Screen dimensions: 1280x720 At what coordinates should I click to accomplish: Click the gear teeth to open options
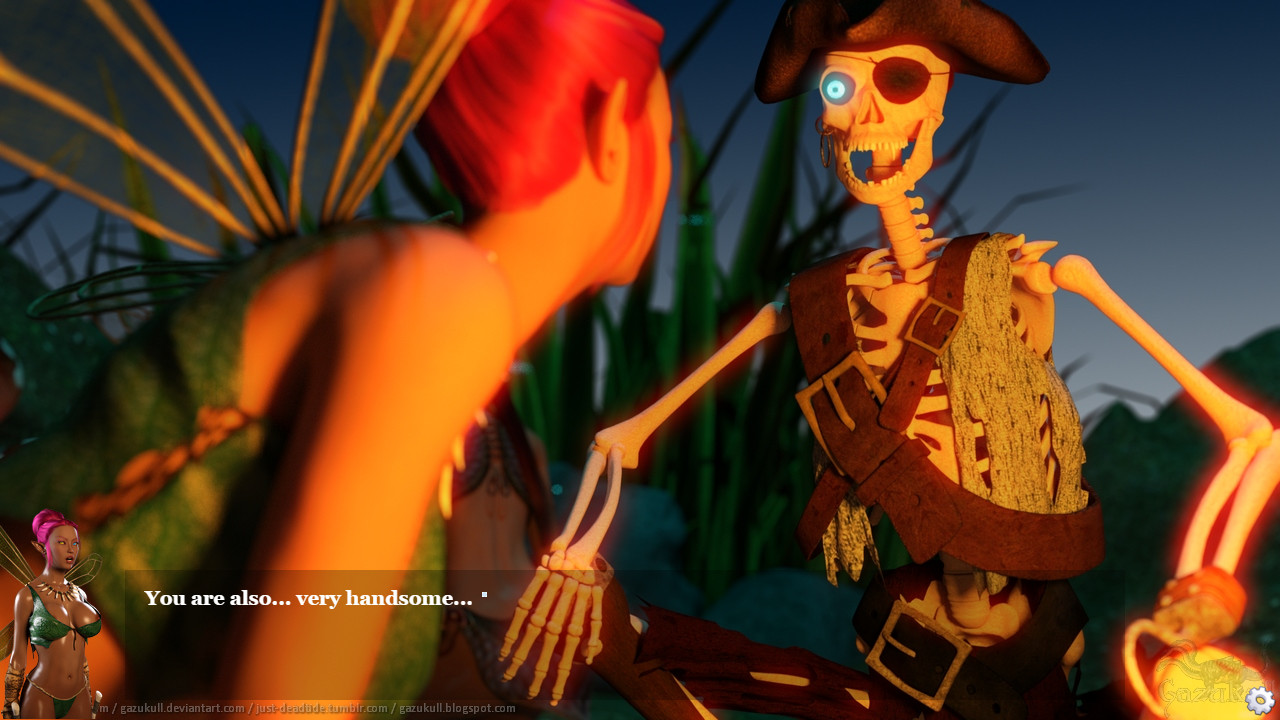[1259, 699]
